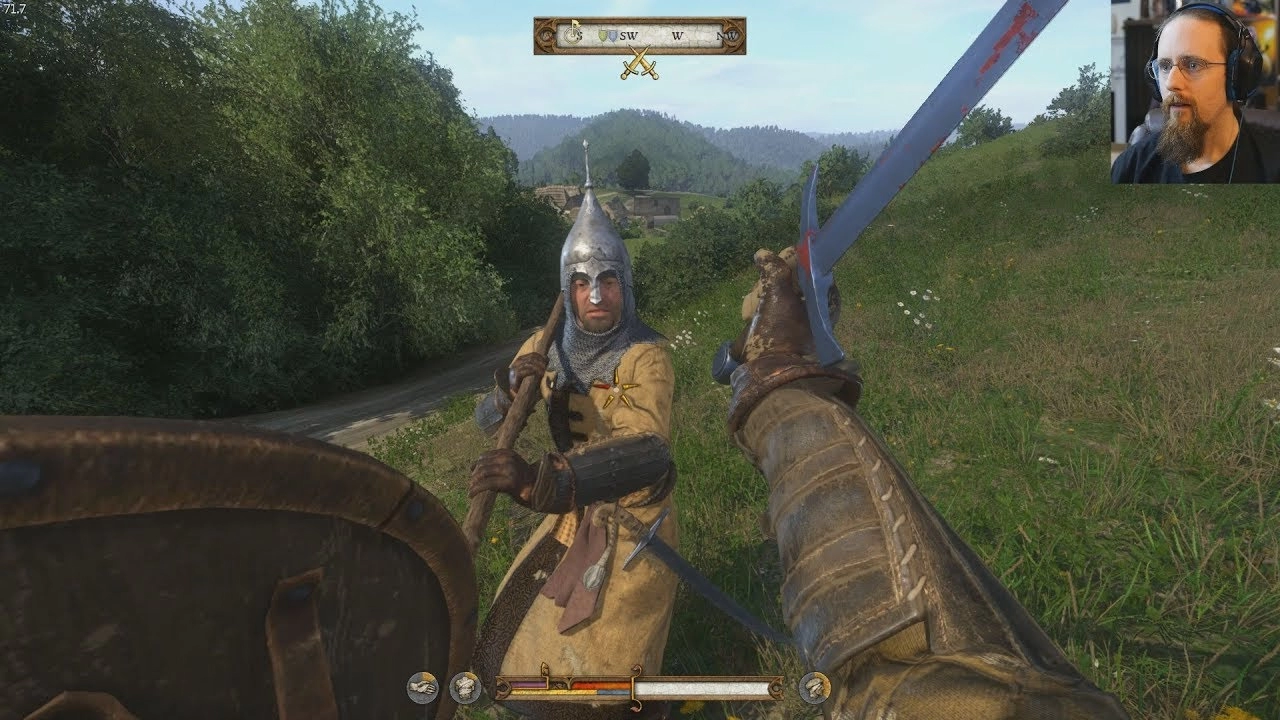
Task: Click the blue shield marker on the compass
Action: tap(613, 36)
